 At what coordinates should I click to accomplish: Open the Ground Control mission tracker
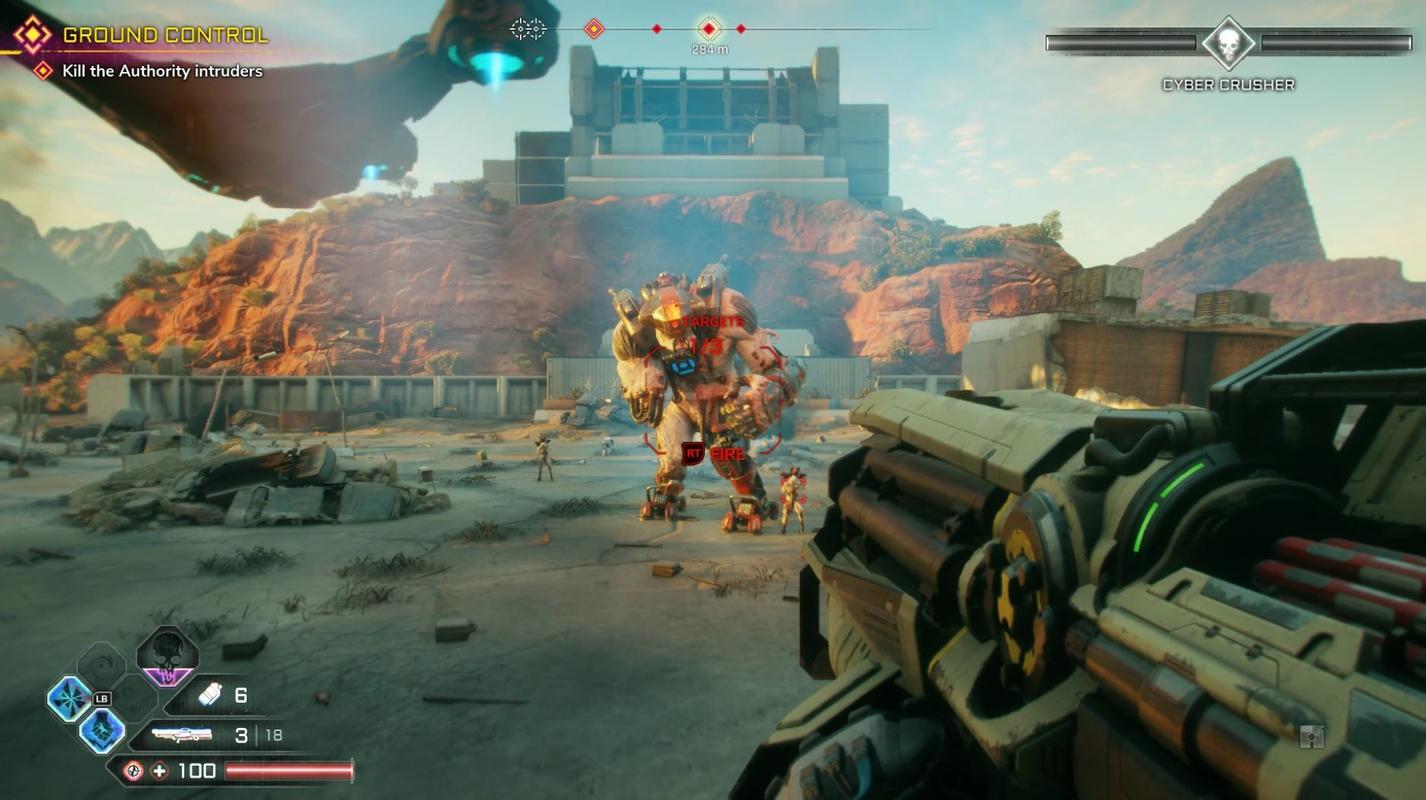pyautogui.click(x=165, y=36)
